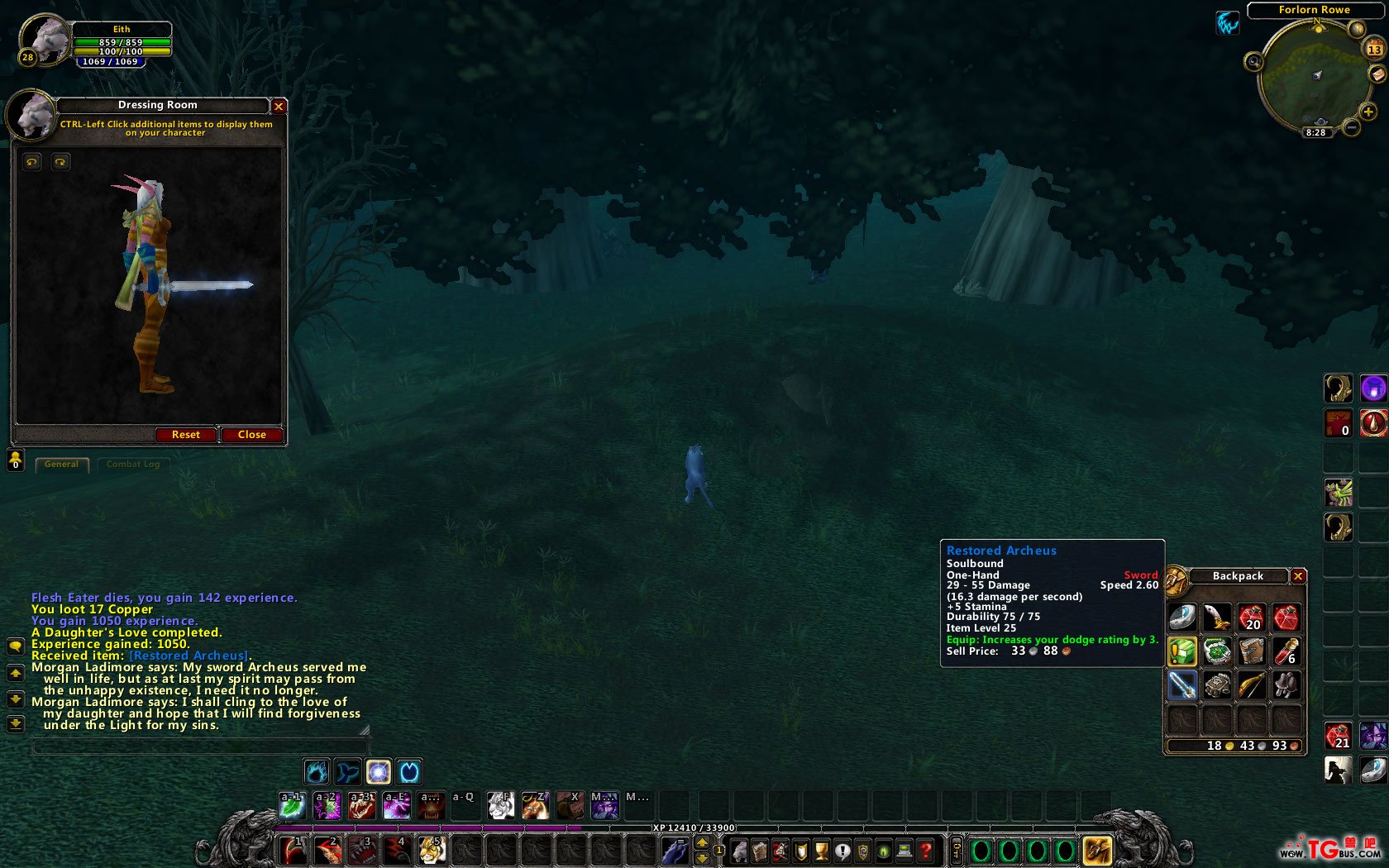The width and height of the screenshot is (1389, 868).
Task: Select the Restored Archeus sword in the backpack
Action: 1182,685
